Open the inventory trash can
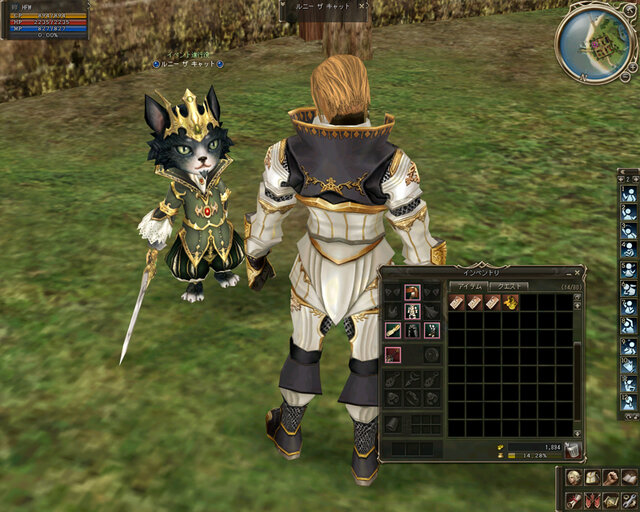The height and width of the screenshot is (512, 640). 571,449
